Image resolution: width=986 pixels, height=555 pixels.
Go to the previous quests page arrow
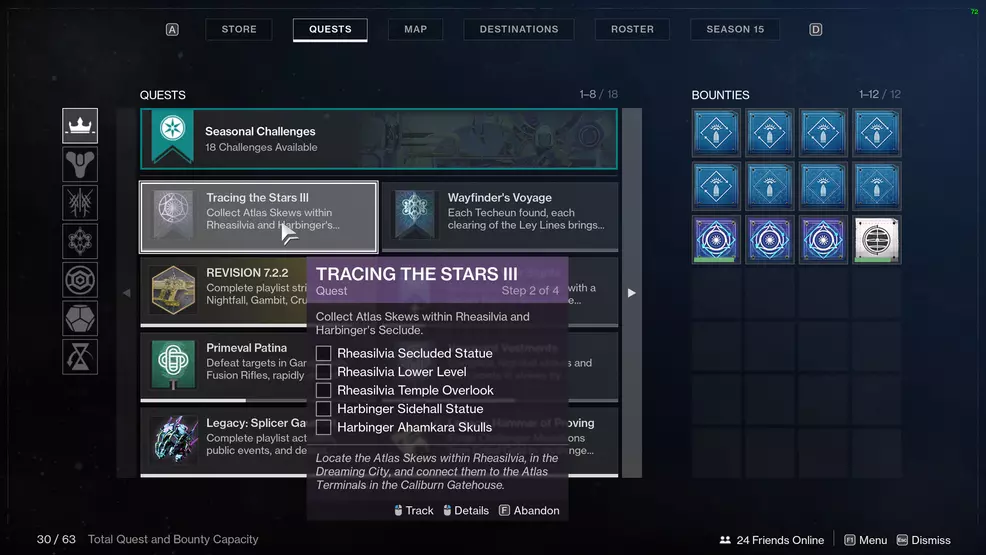tap(126, 293)
